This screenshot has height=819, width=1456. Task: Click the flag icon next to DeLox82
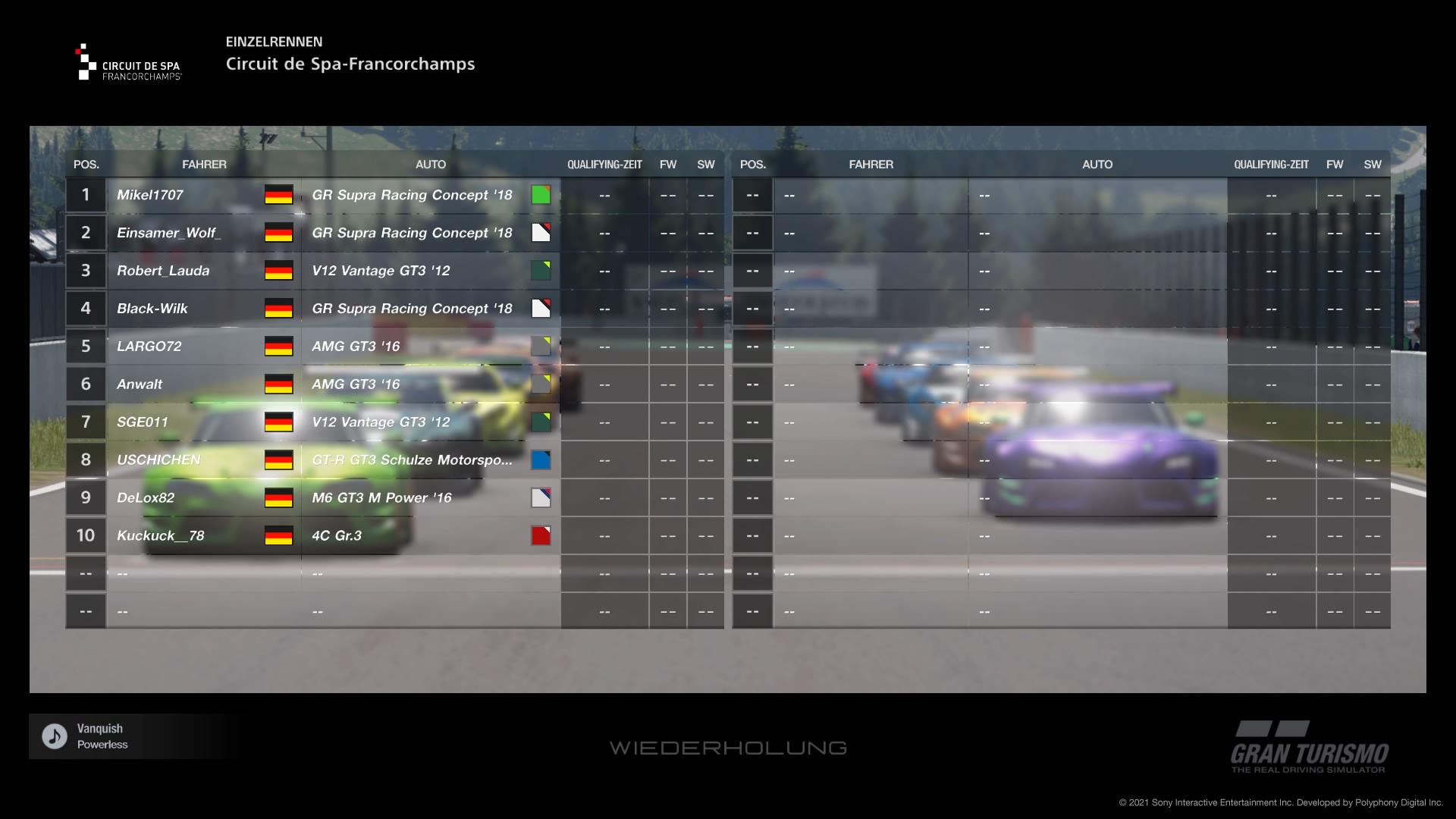pos(278,497)
